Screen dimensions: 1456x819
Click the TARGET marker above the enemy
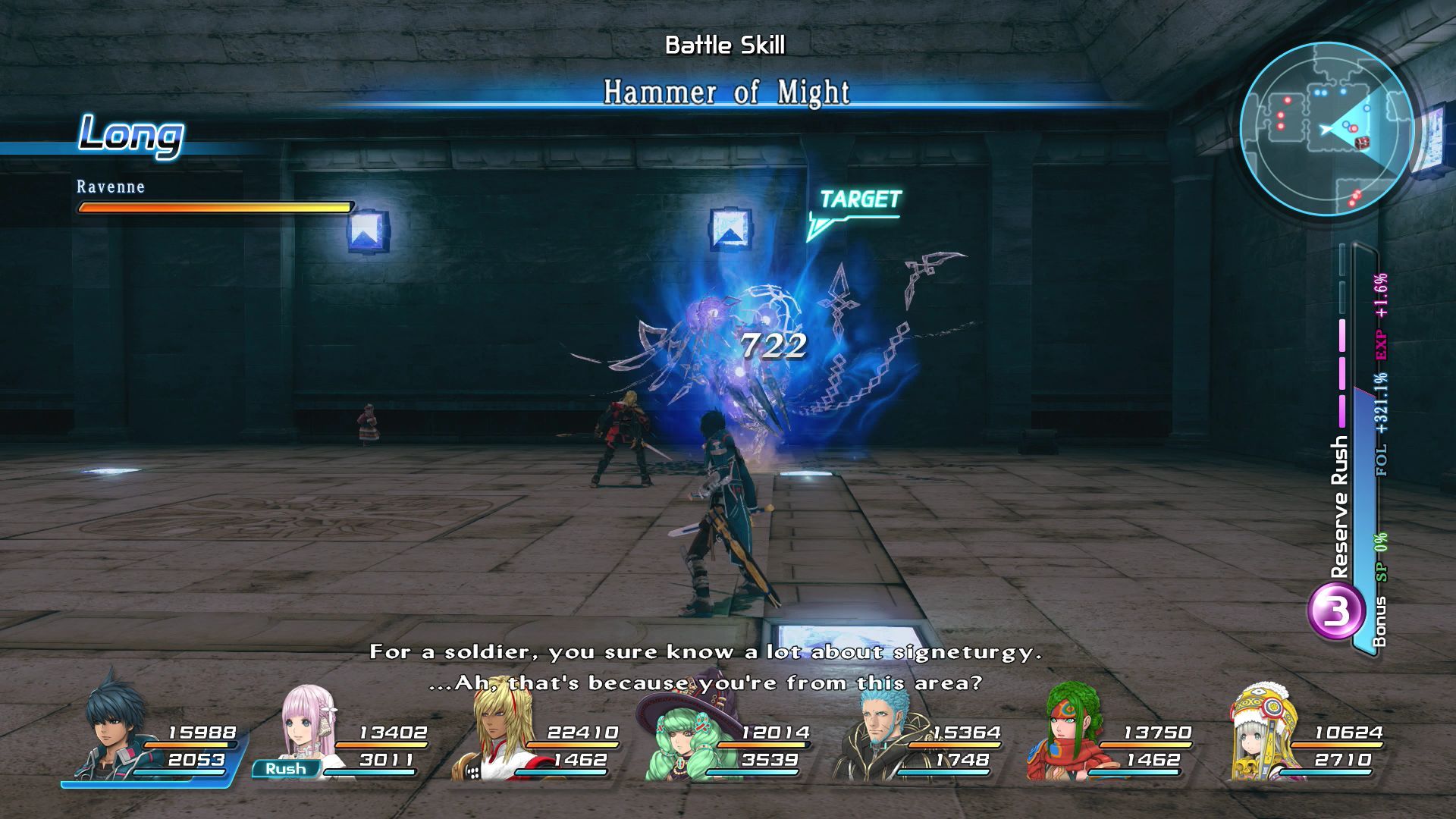tap(859, 199)
